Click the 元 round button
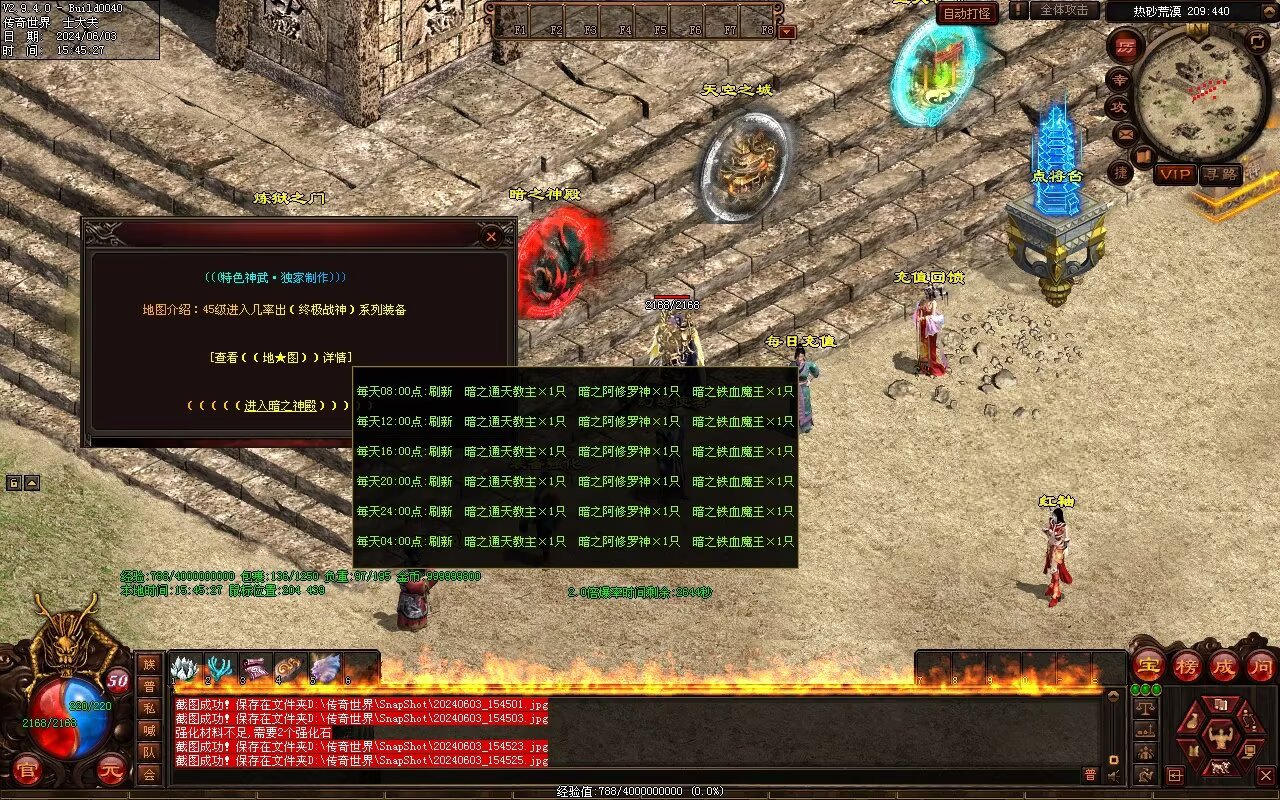 [x=112, y=770]
